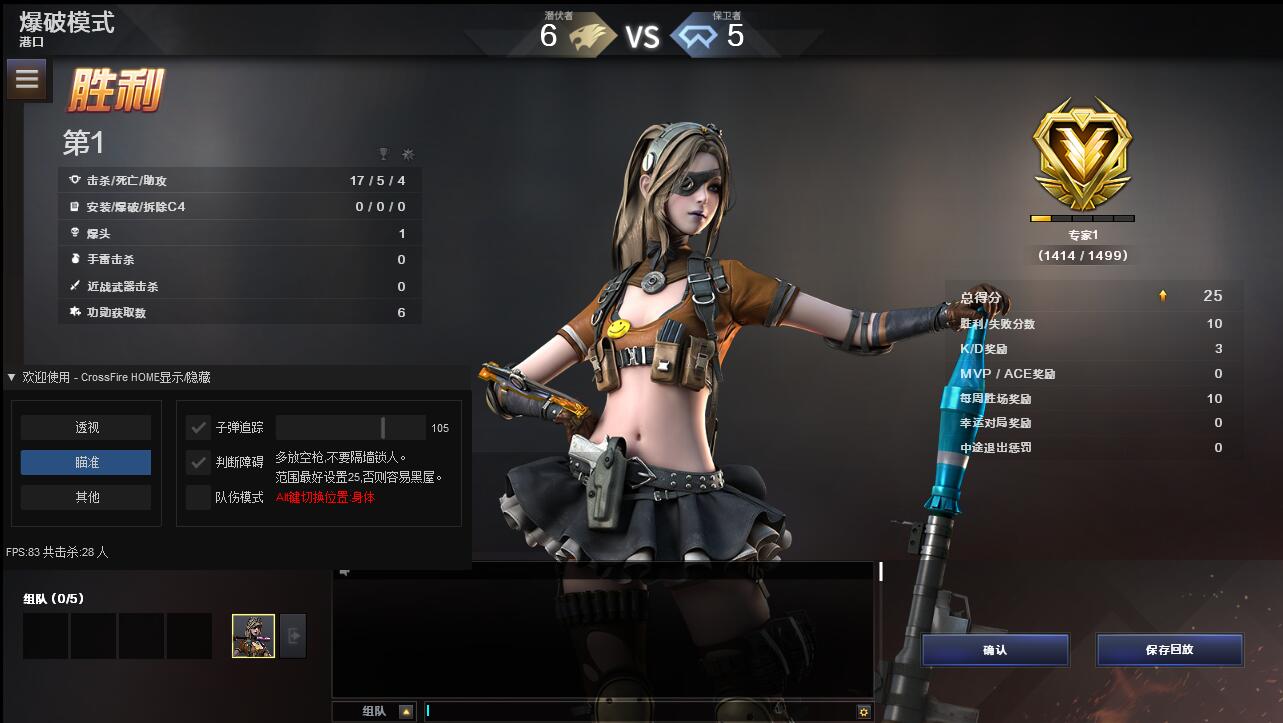
Task: Enable the 队伤模式 checkbox
Action: tap(197, 497)
